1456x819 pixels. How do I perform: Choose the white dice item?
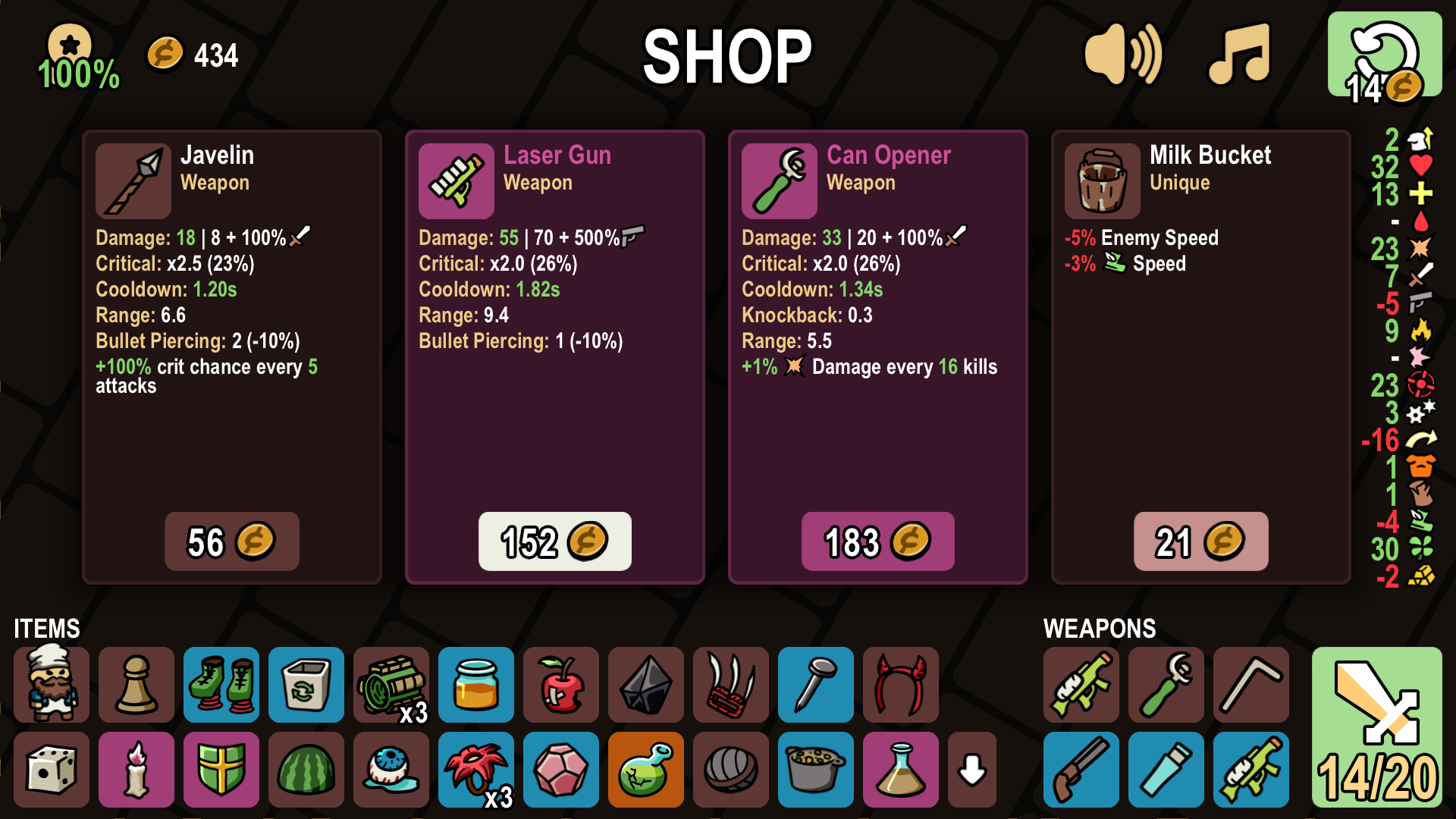pyautogui.click(x=52, y=770)
